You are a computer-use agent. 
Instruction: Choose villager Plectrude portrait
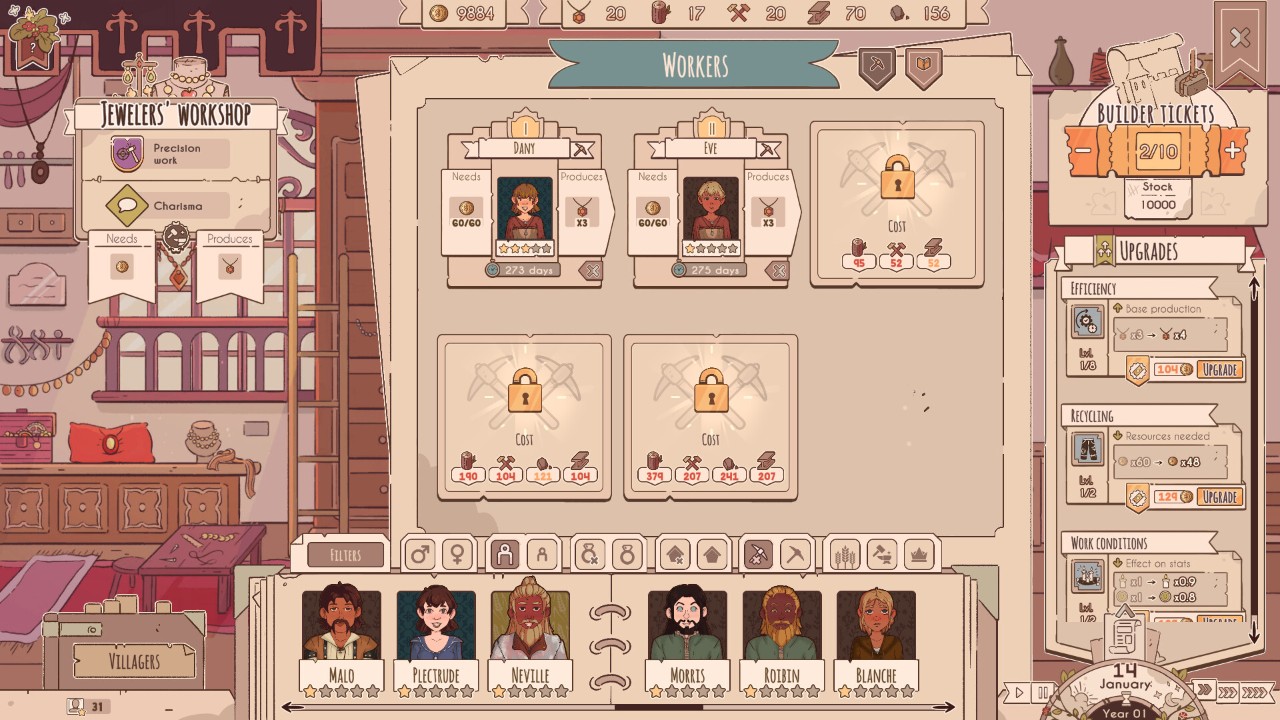pos(436,627)
